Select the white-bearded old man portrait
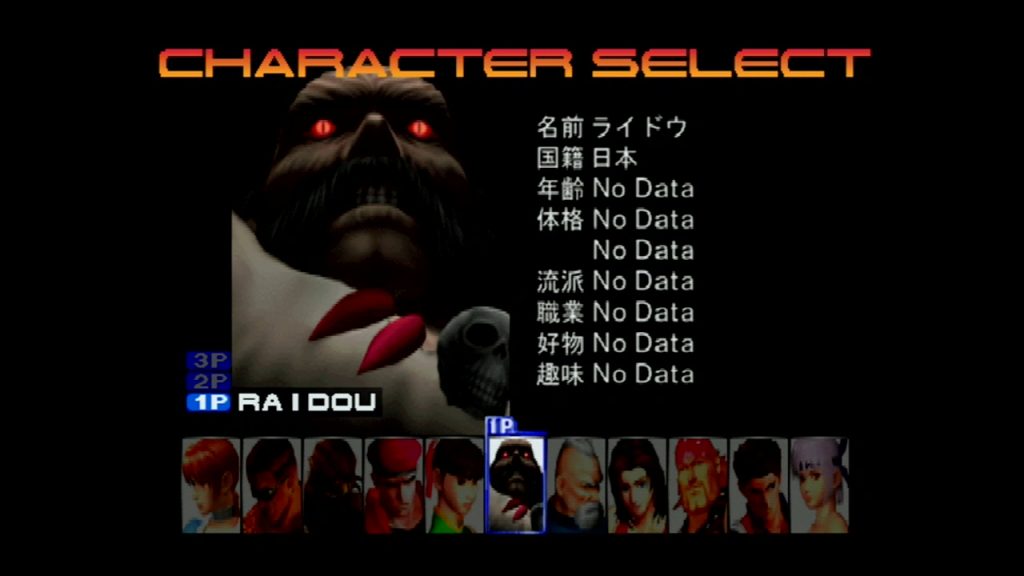Viewport: 1024px width, 576px height. pyautogui.click(x=576, y=485)
